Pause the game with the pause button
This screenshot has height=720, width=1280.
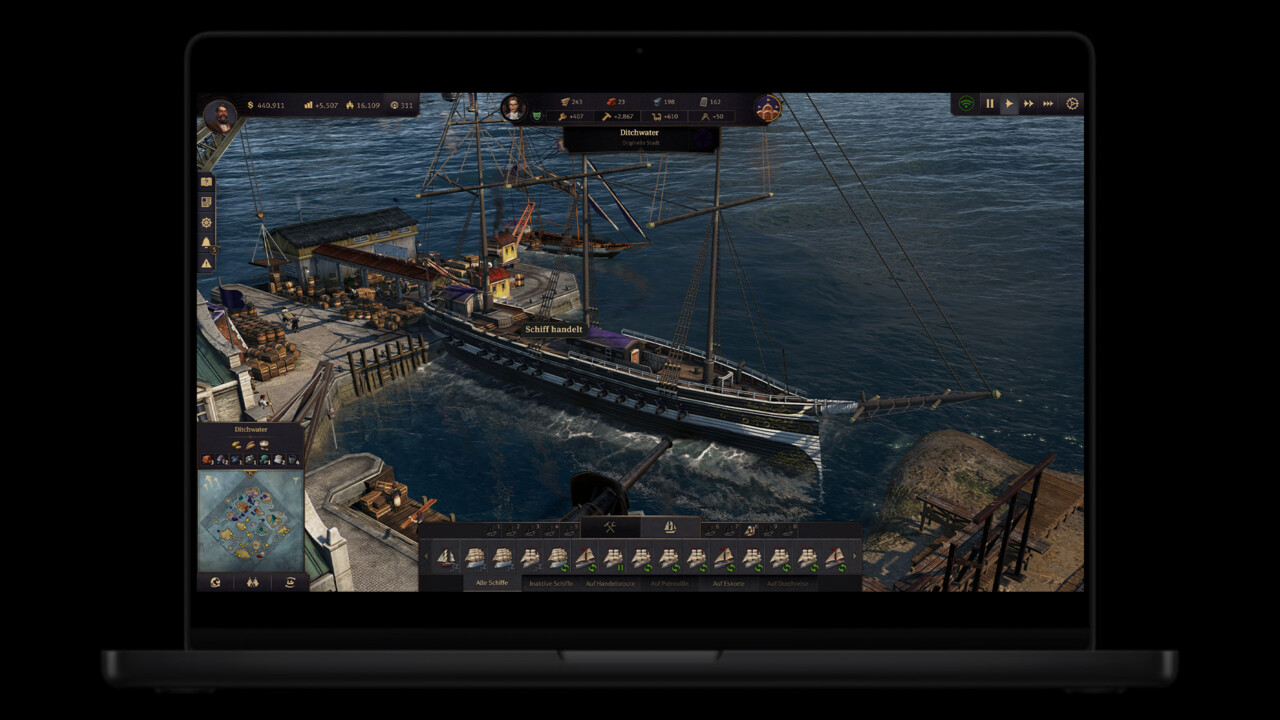tap(990, 103)
